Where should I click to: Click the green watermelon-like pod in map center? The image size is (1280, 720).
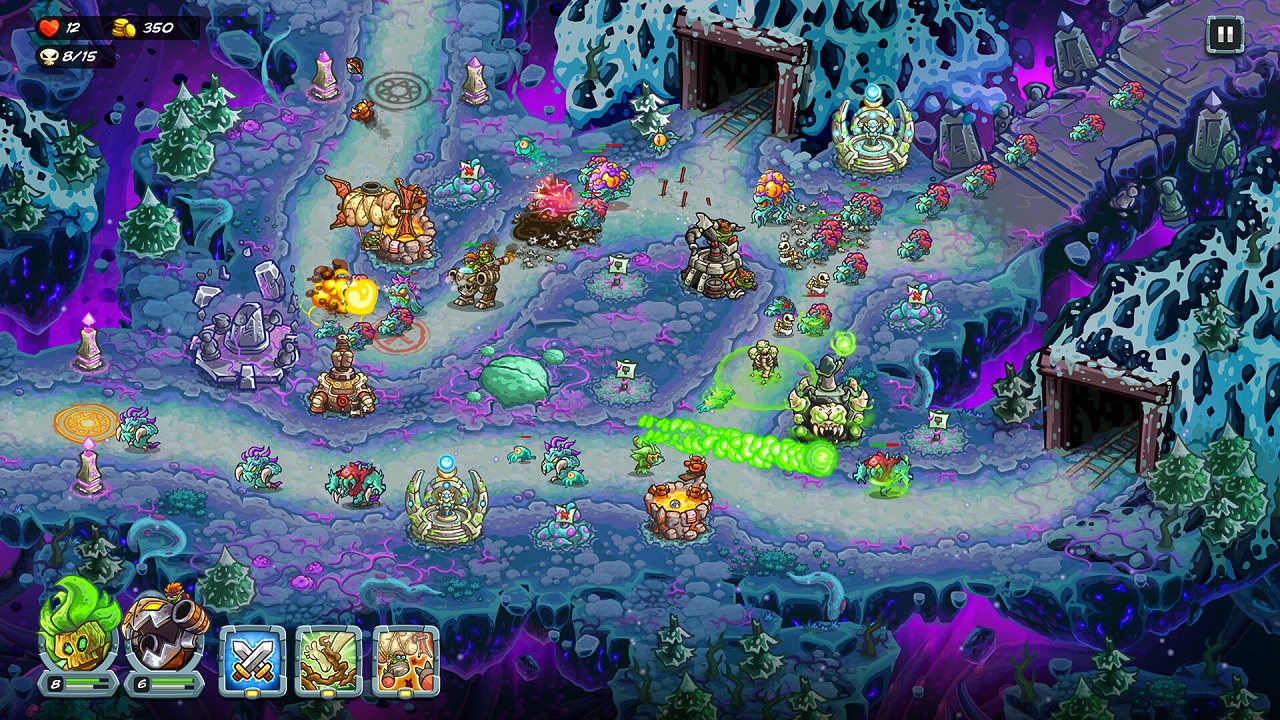[x=516, y=376]
